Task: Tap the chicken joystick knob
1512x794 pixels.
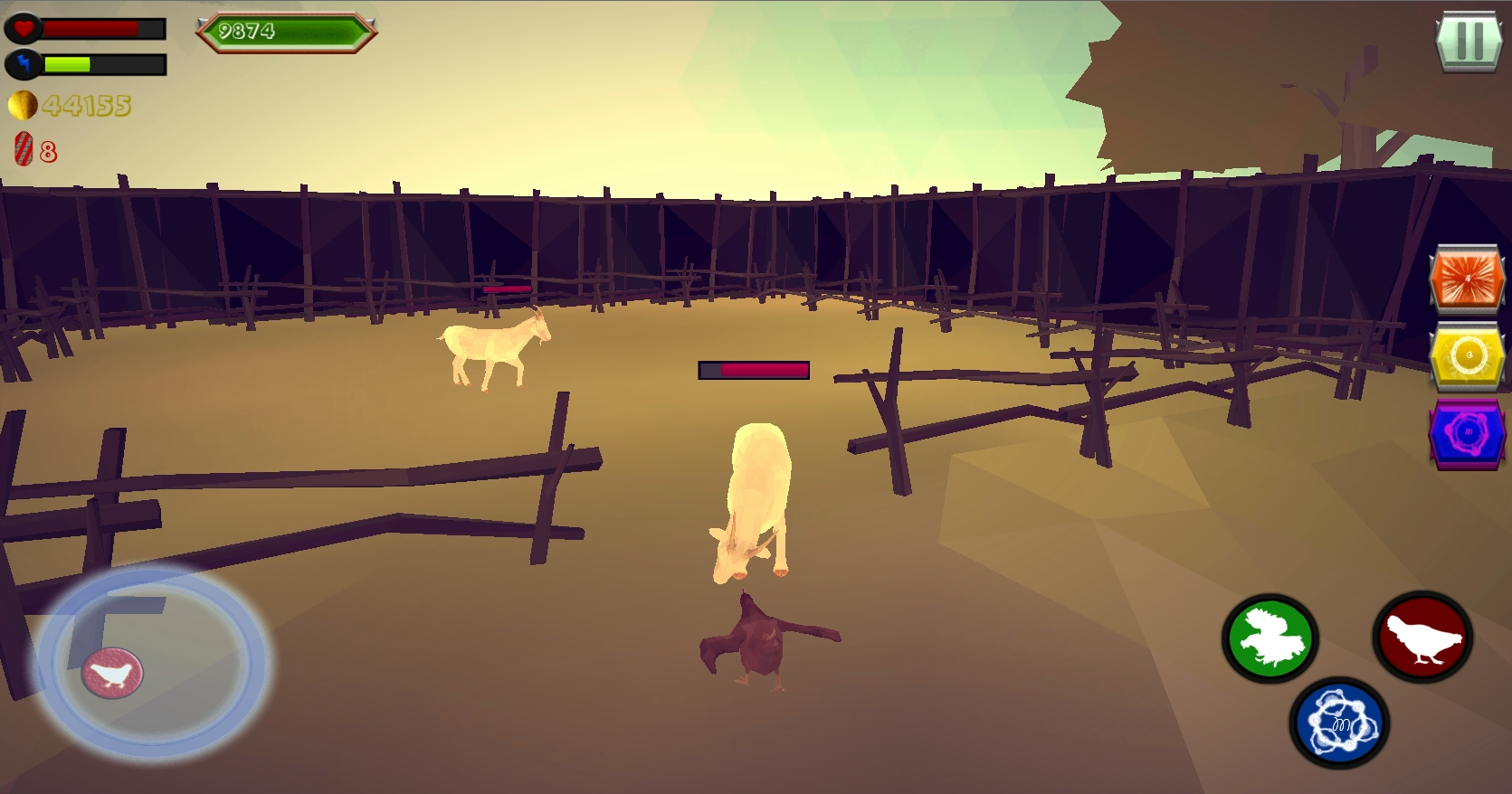Action: pyautogui.click(x=113, y=673)
